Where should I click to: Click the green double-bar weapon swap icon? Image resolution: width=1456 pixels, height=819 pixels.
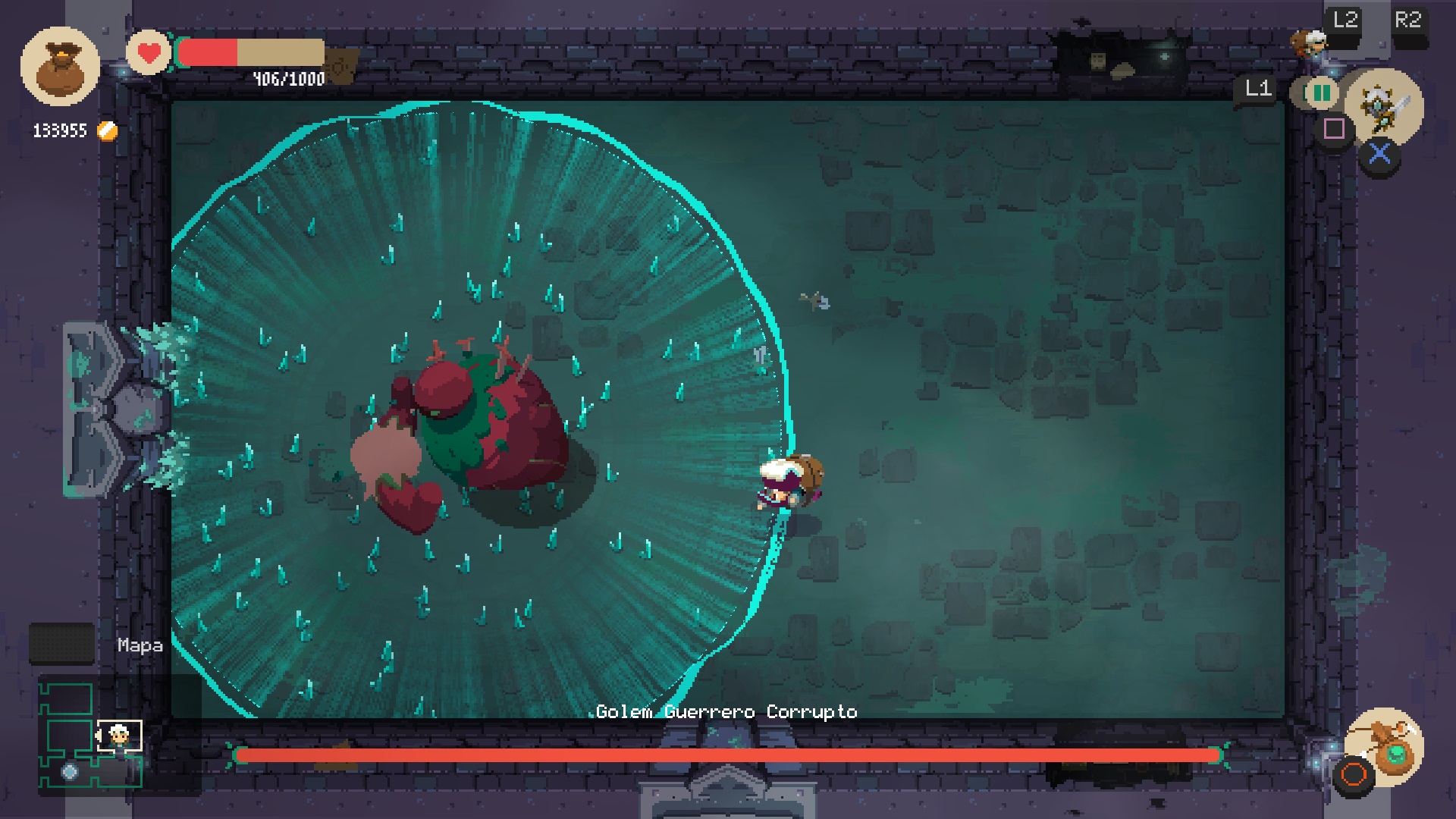[x=1321, y=93]
